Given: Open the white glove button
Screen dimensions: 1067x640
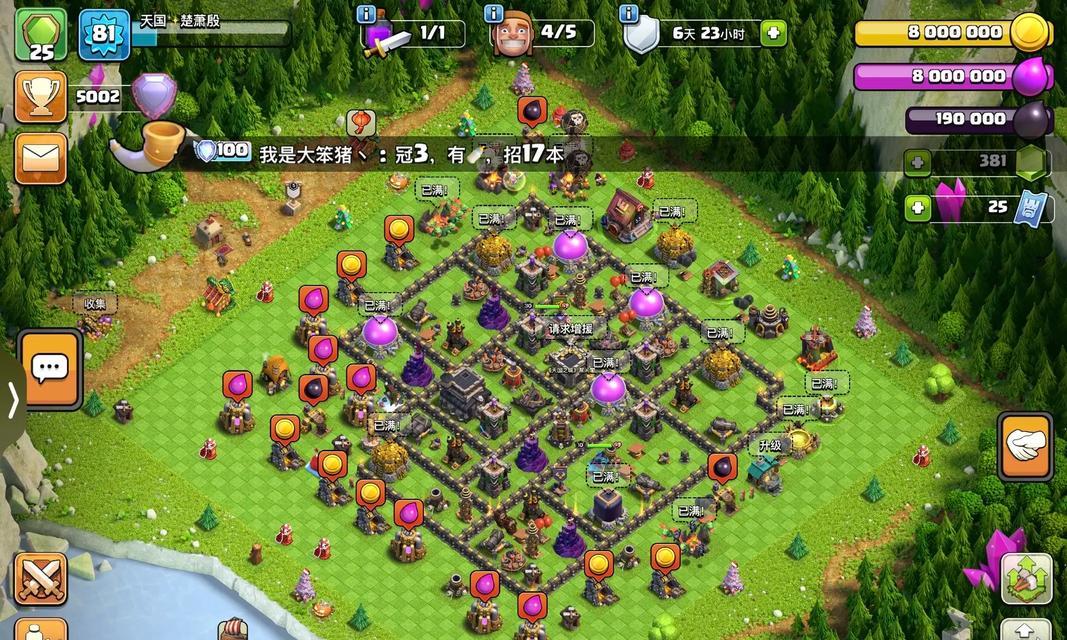Looking at the screenshot, I should pyautogui.click(x=1025, y=446).
